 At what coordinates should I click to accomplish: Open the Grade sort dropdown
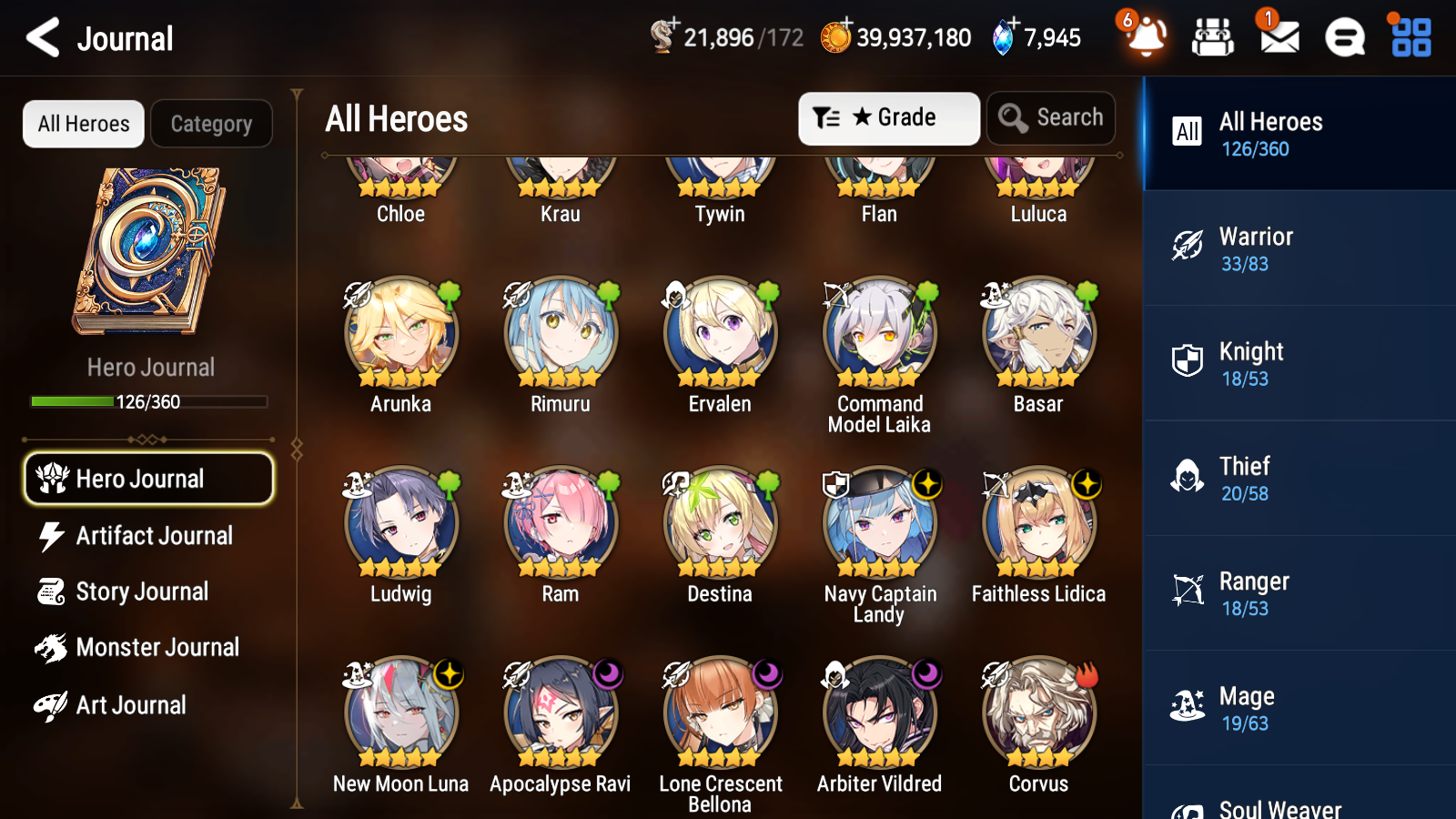pyautogui.click(x=888, y=117)
